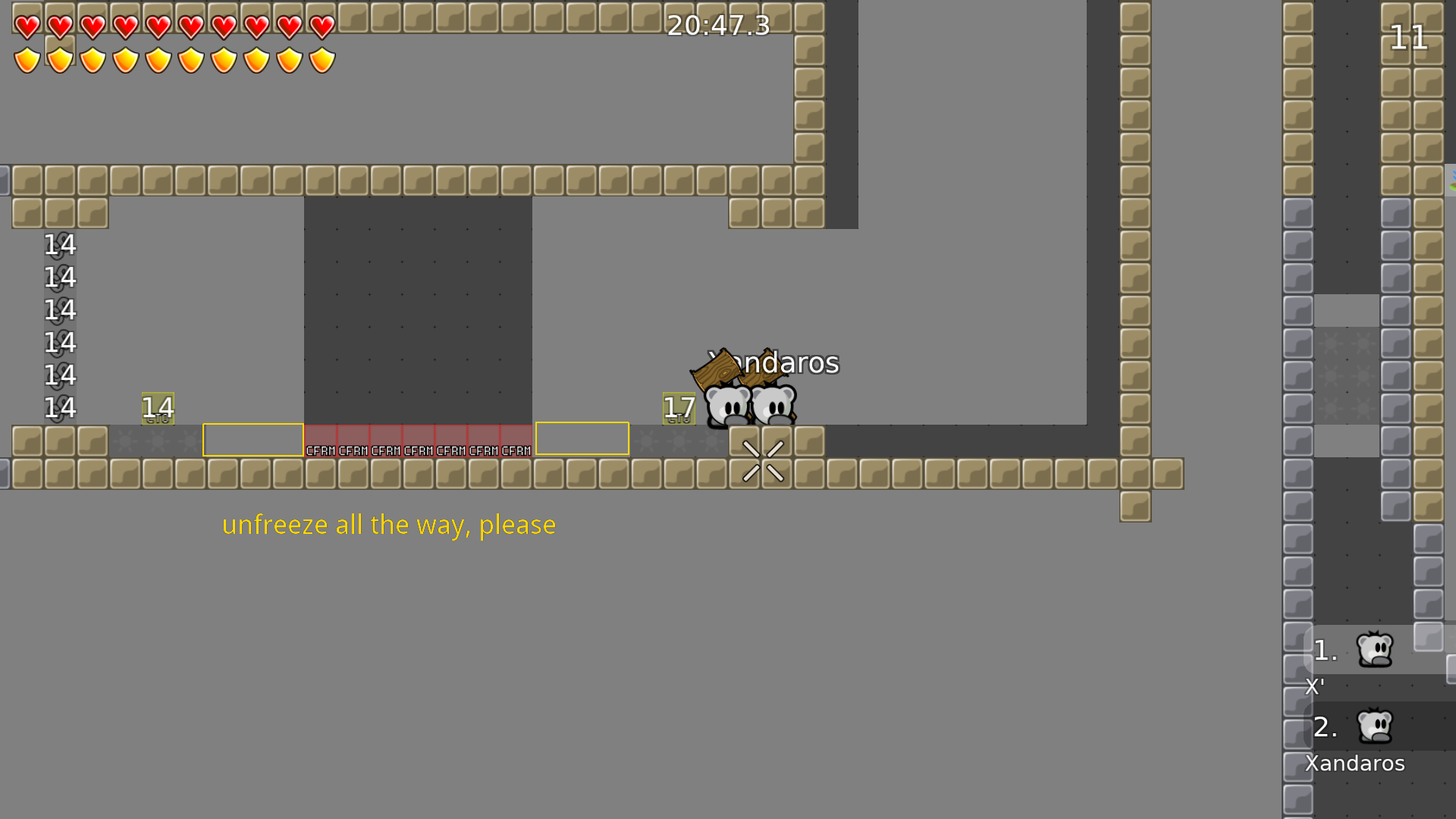
Task: Click the 14 checkpoint marker on the left floor
Action: click(158, 407)
